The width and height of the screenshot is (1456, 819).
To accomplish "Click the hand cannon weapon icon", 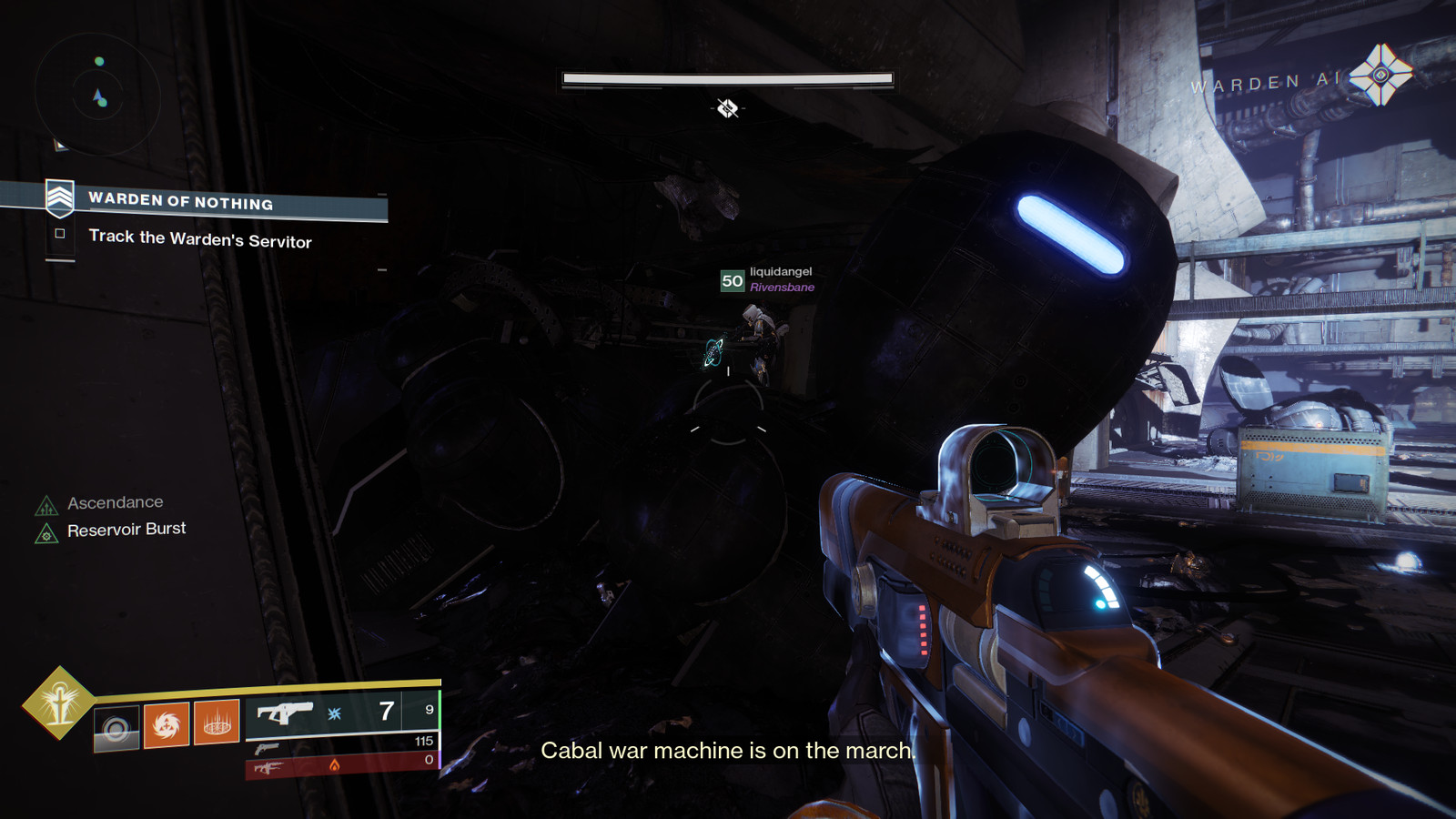I will pos(266,749).
